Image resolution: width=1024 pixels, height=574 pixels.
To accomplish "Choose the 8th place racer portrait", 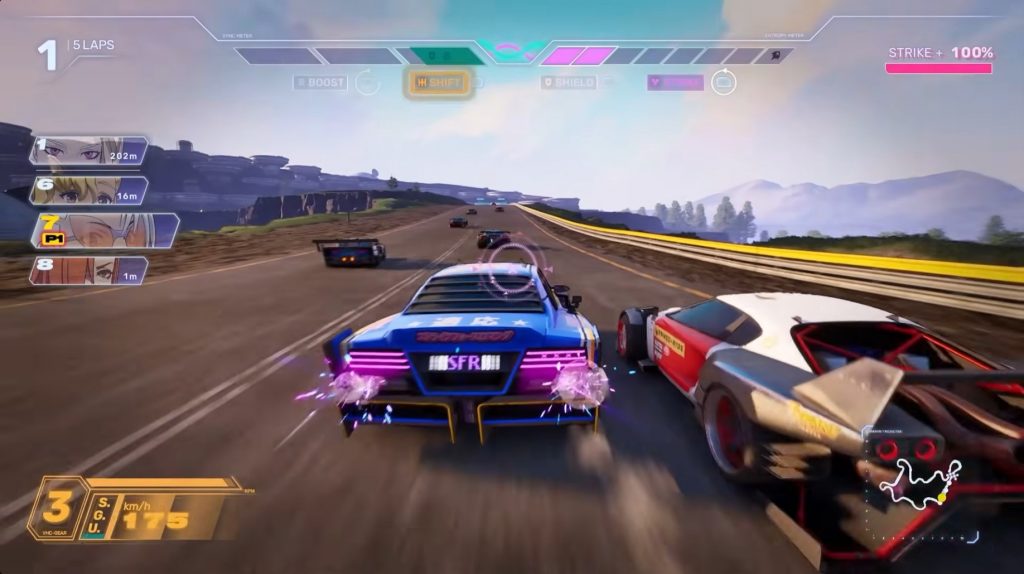I will (x=89, y=270).
